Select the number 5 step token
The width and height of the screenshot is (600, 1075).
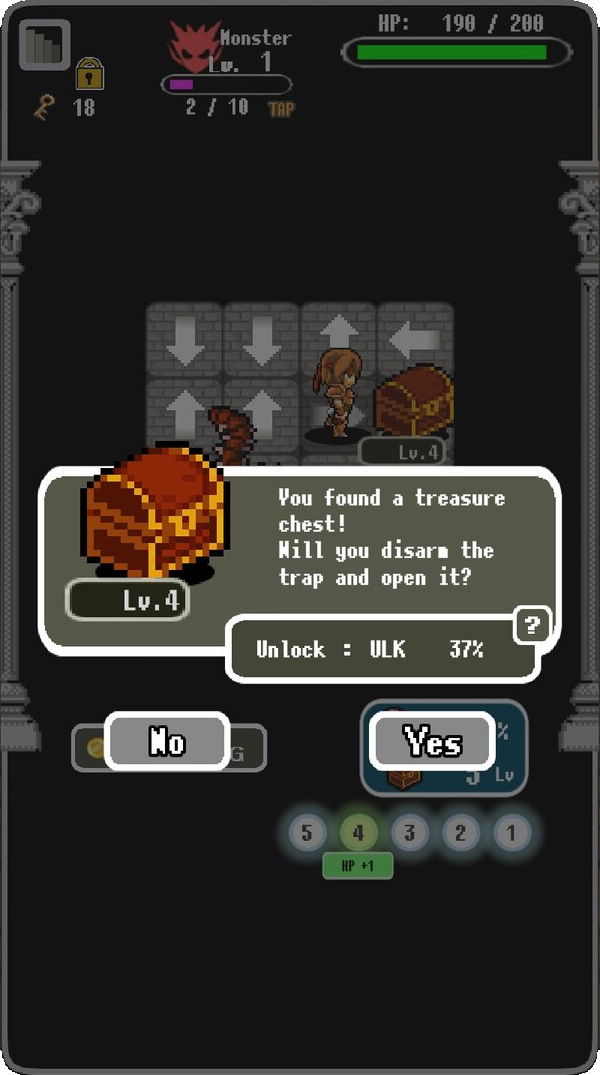(307, 832)
